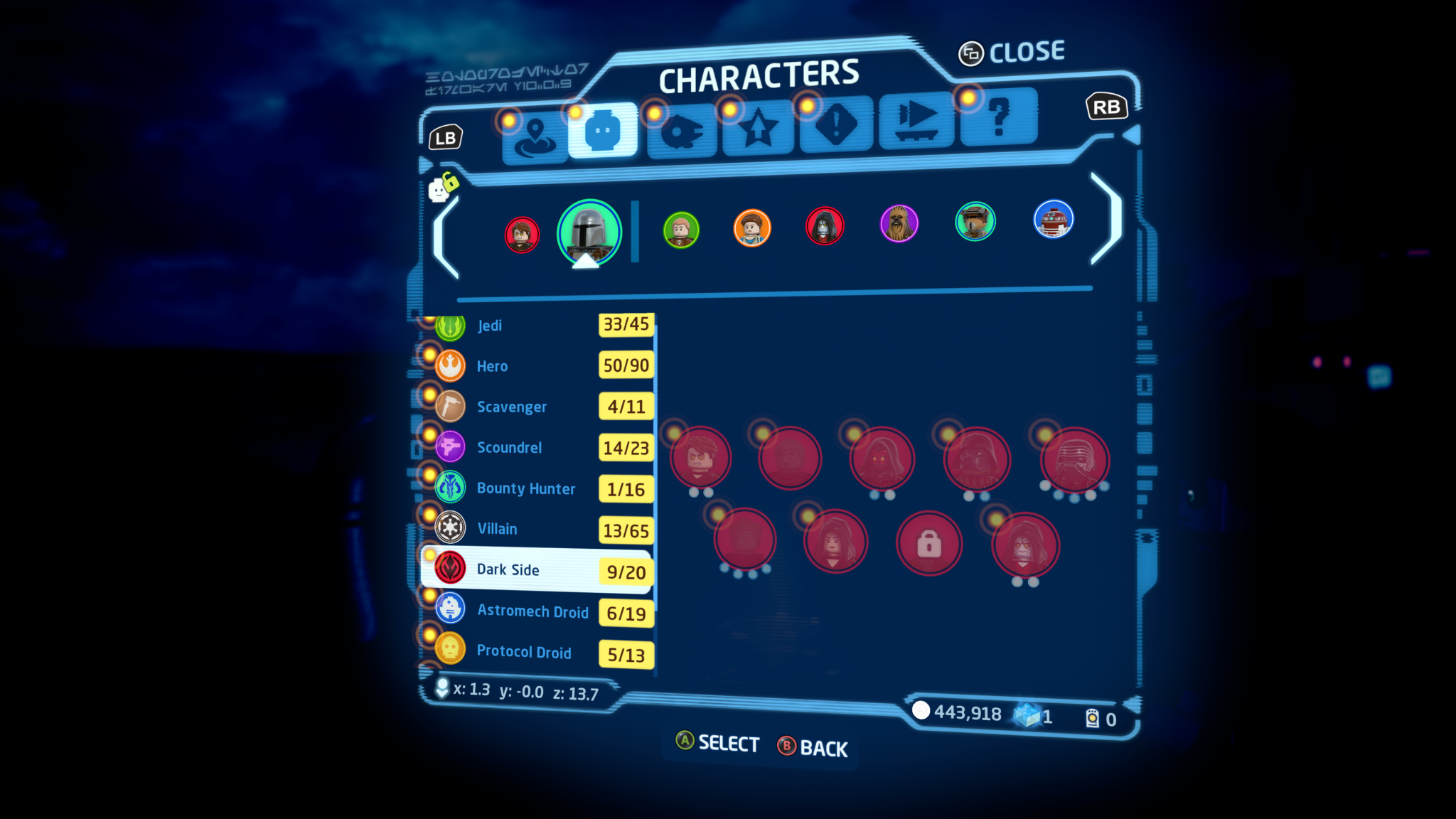Switch to the Villain category
The image size is (1456, 819).
pos(498,529)
